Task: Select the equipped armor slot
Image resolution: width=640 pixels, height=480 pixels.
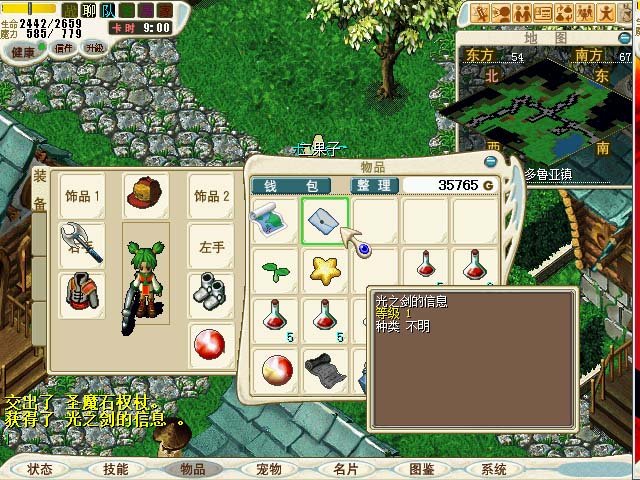Action: pyautogui.click(x=82, y=294)
